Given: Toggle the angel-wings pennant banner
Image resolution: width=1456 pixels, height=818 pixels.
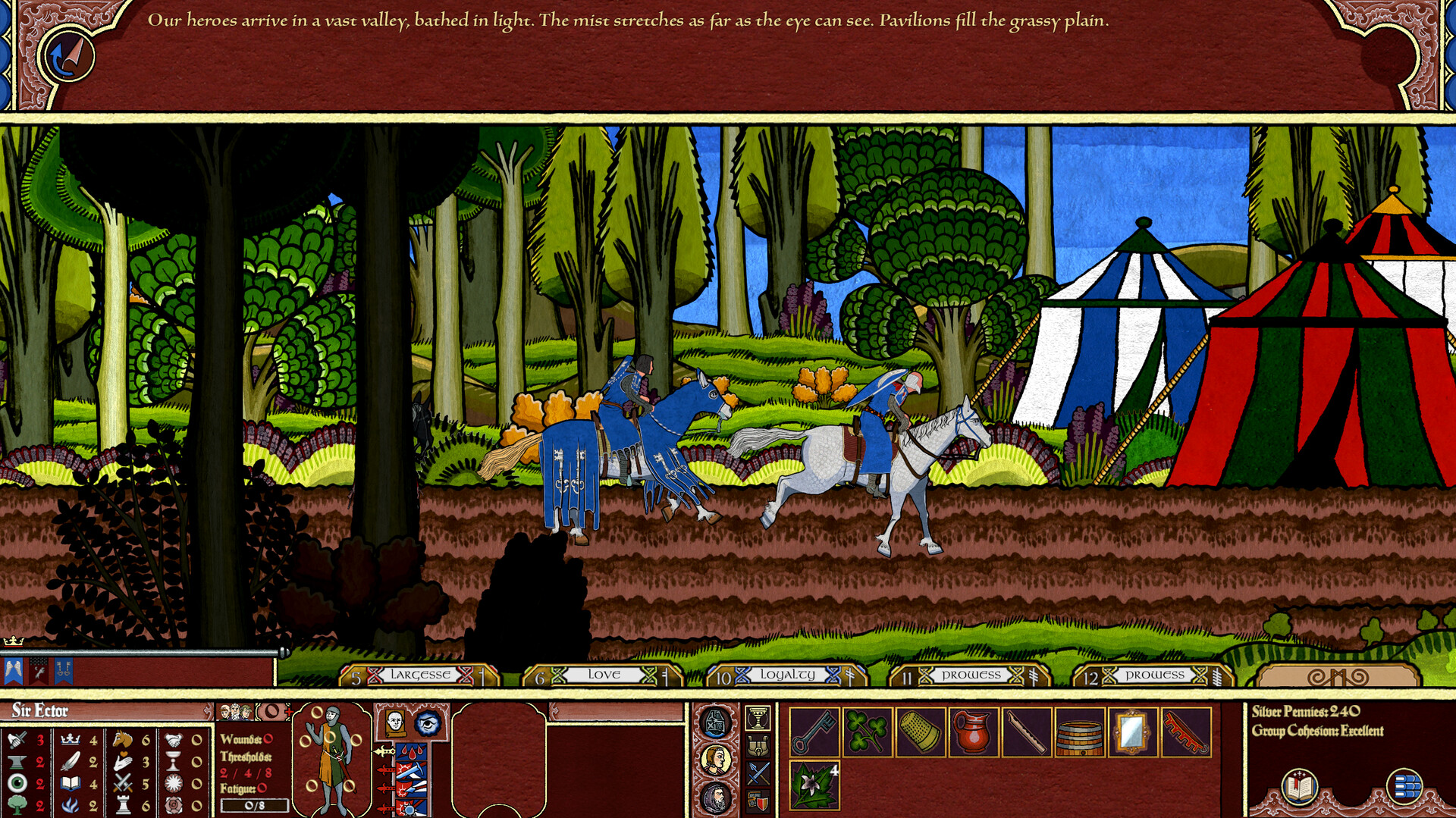Looking at the screenshot, I should (14, 671).
